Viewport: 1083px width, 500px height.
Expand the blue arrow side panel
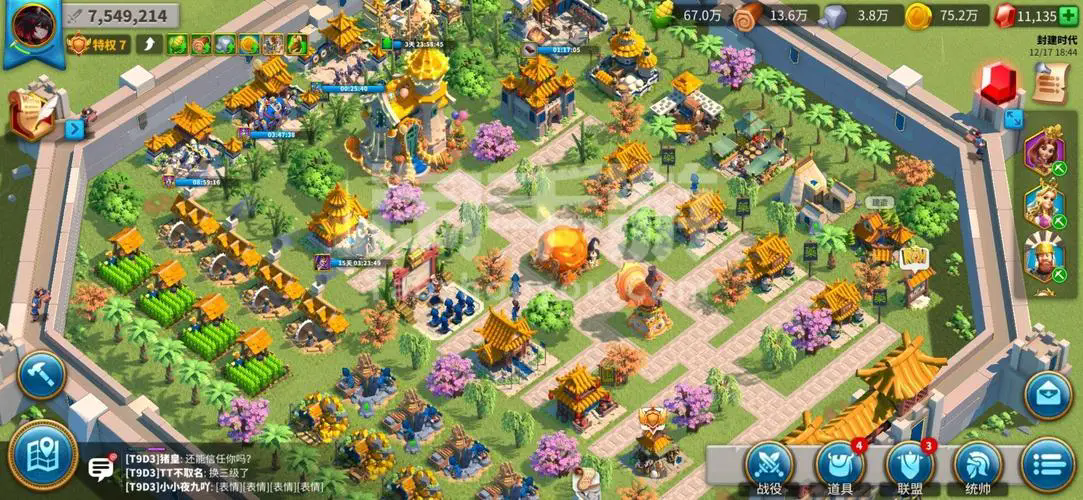click(x=74, y=128)
